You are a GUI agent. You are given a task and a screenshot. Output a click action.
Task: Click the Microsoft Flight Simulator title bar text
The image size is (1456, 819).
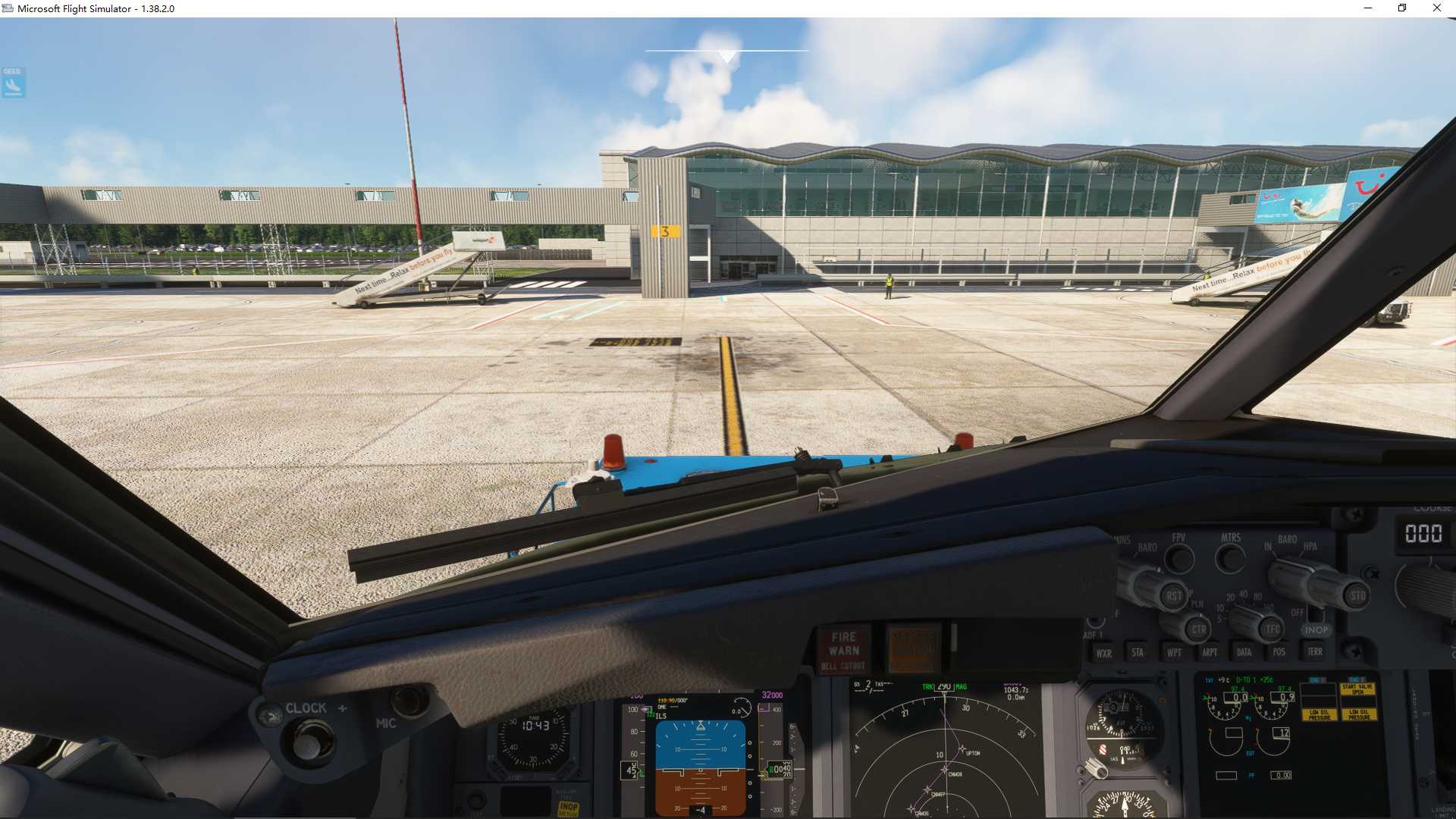click(x=95, y=8)
